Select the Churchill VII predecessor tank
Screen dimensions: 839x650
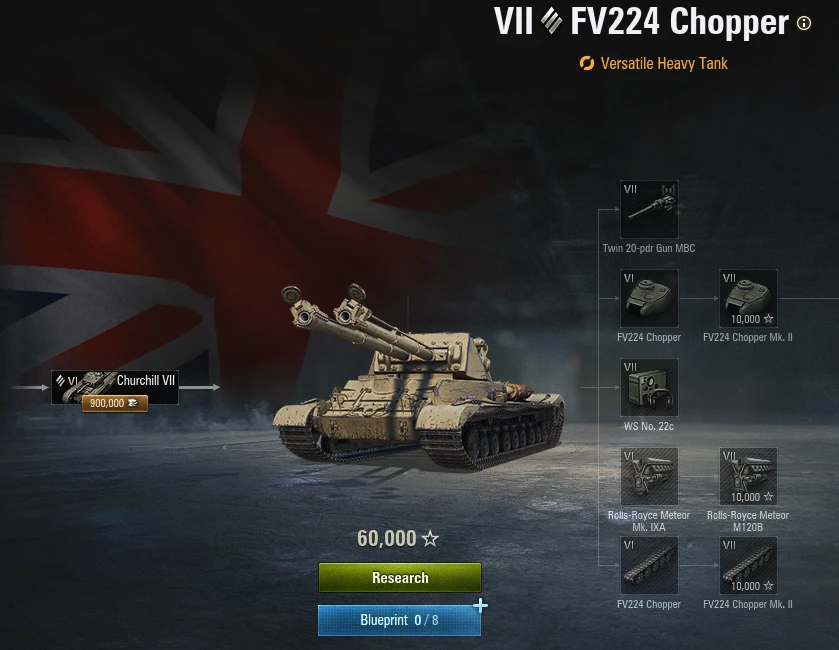[115, 387]
